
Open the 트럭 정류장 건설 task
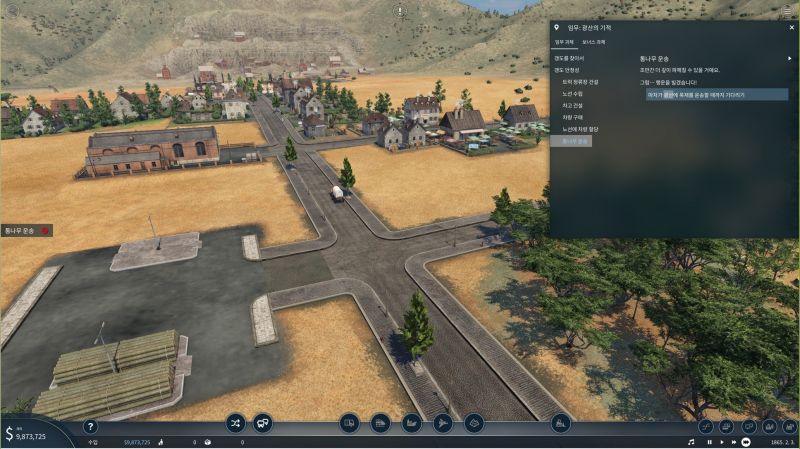click(580, 81)
